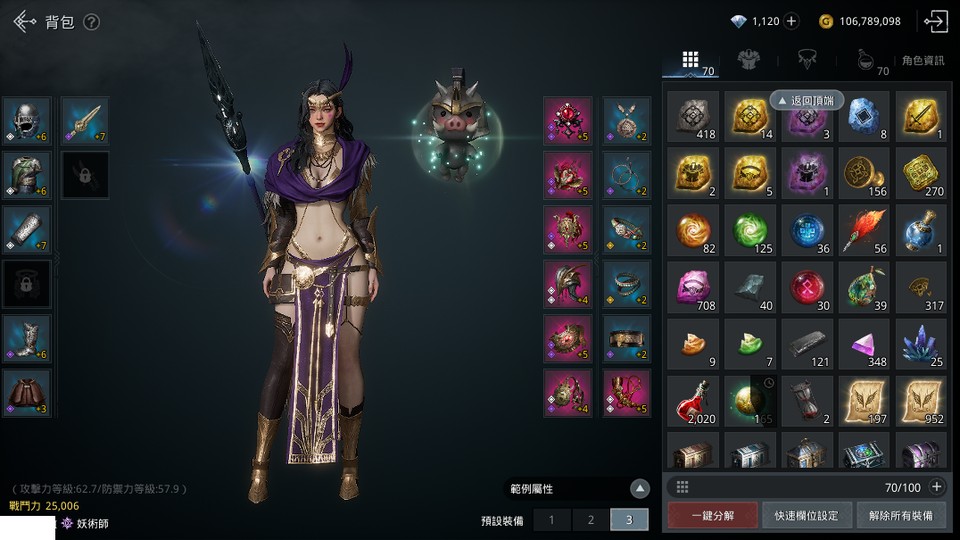Open the help question mark icon
960x540 pixels.
point(91,22)
